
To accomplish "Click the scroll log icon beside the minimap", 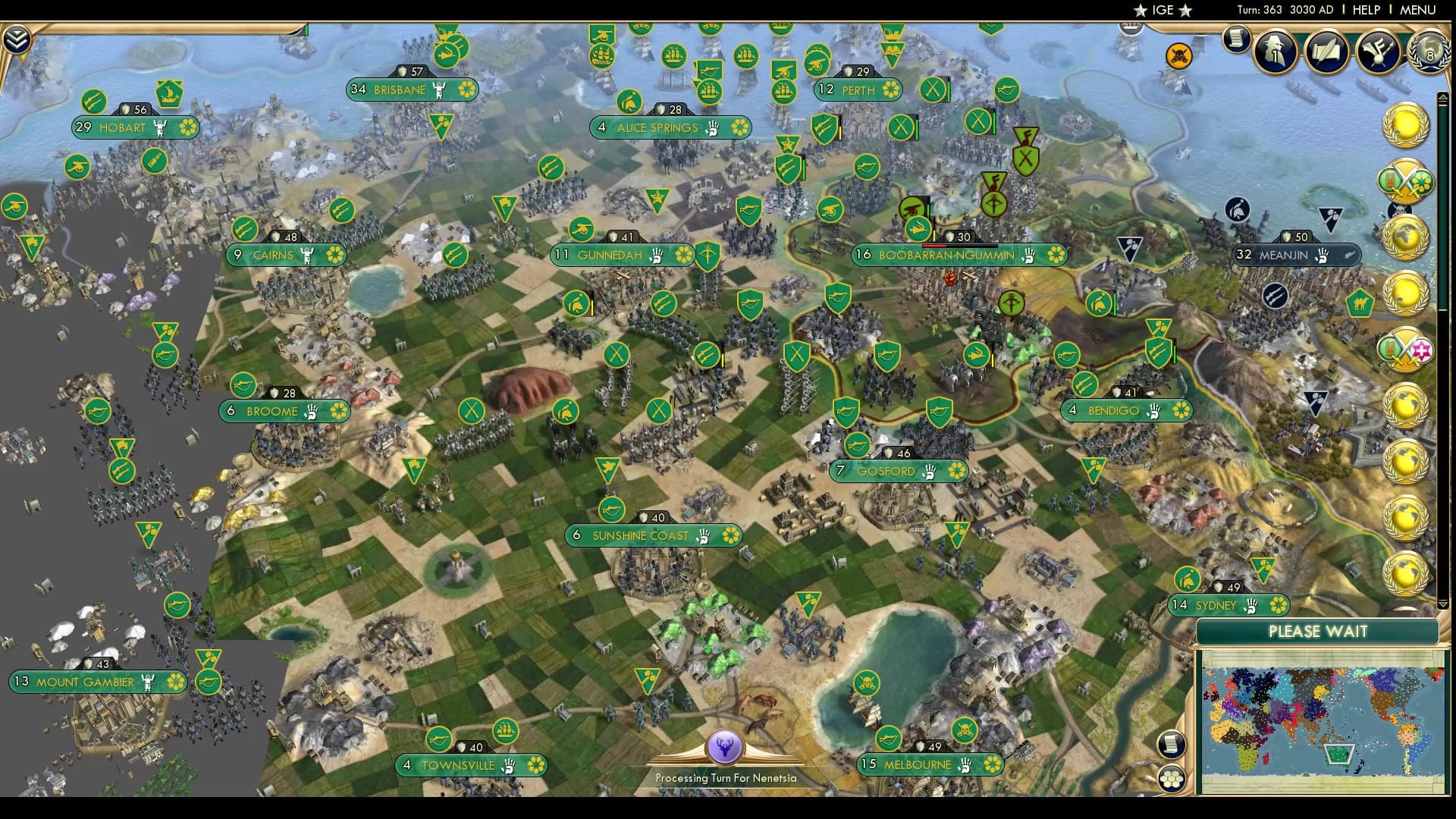I will [x=1172, y=745].
